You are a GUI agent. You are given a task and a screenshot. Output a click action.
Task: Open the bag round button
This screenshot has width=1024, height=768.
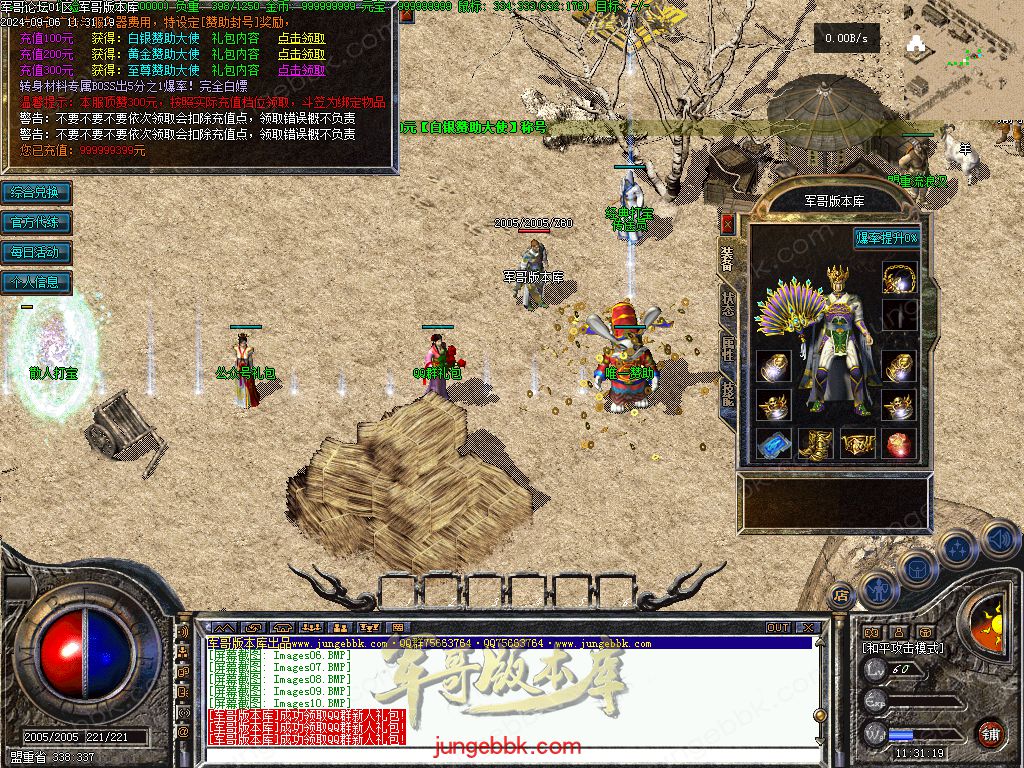(x=916, y=568)
